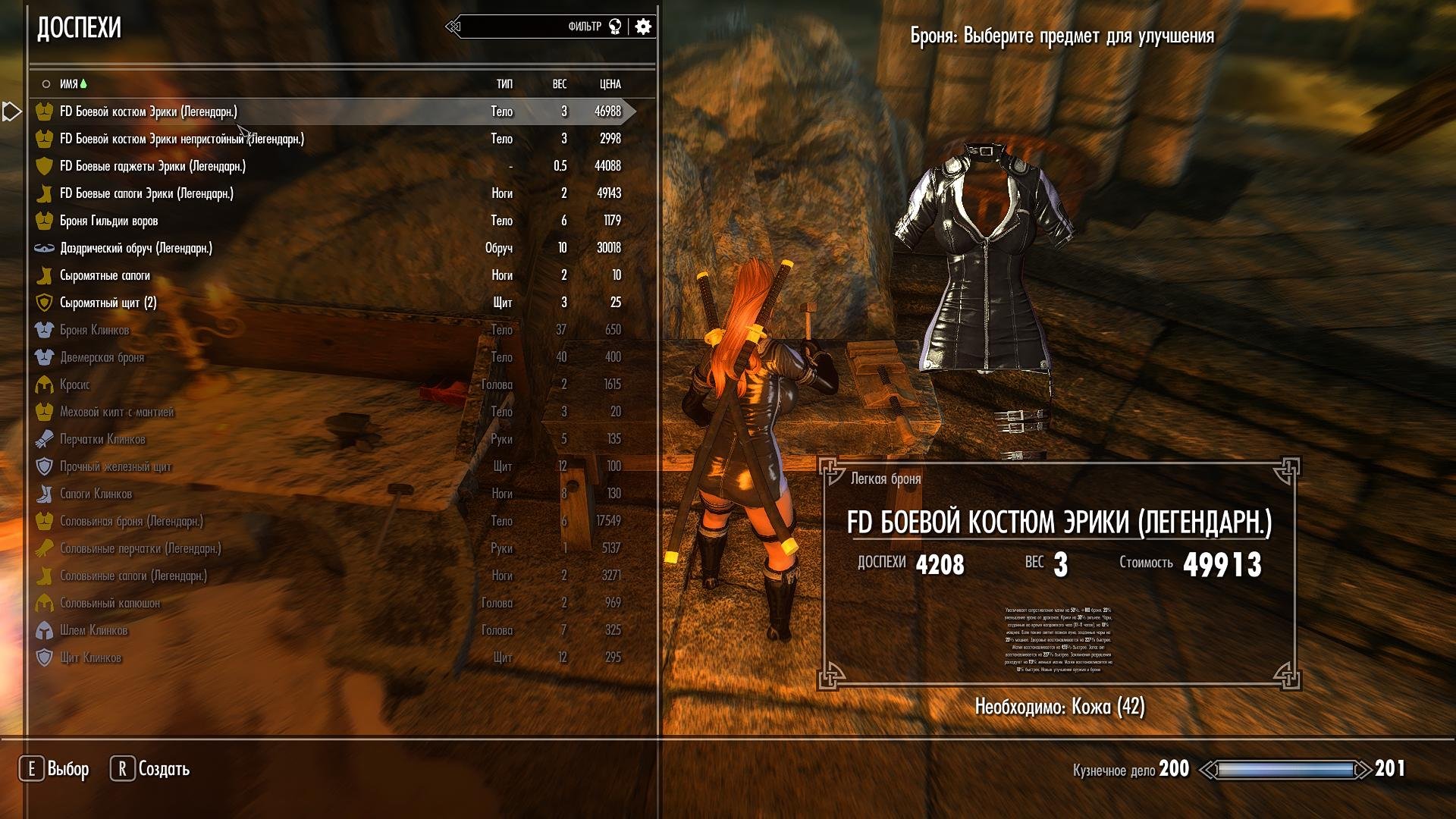
Task: Pick Сыромятный щит (2) entry
Action: click(108, 303)
